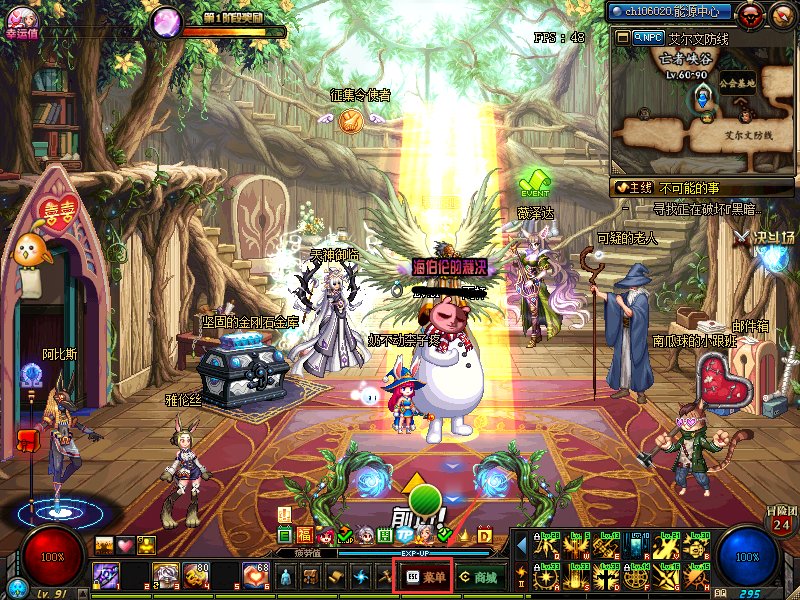Click the purple orb stage reward icon
The image size is (800, 600).
pos(166,21)
